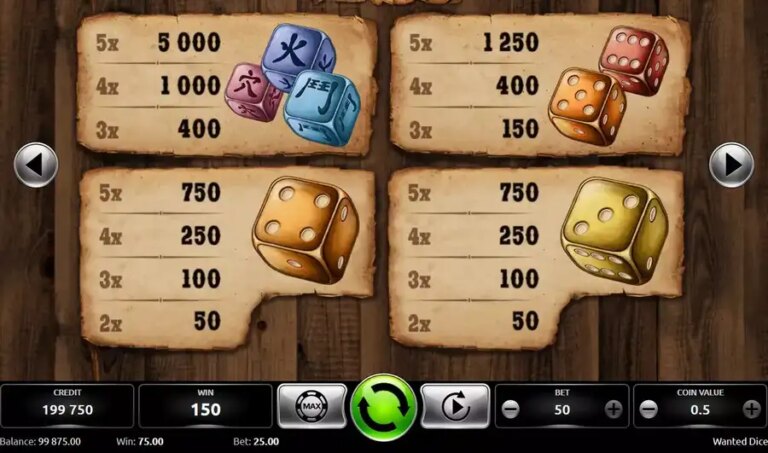This screenshot has width=768, height=453.
Task: Decrease the bet amount
Action: coord(511,409)
